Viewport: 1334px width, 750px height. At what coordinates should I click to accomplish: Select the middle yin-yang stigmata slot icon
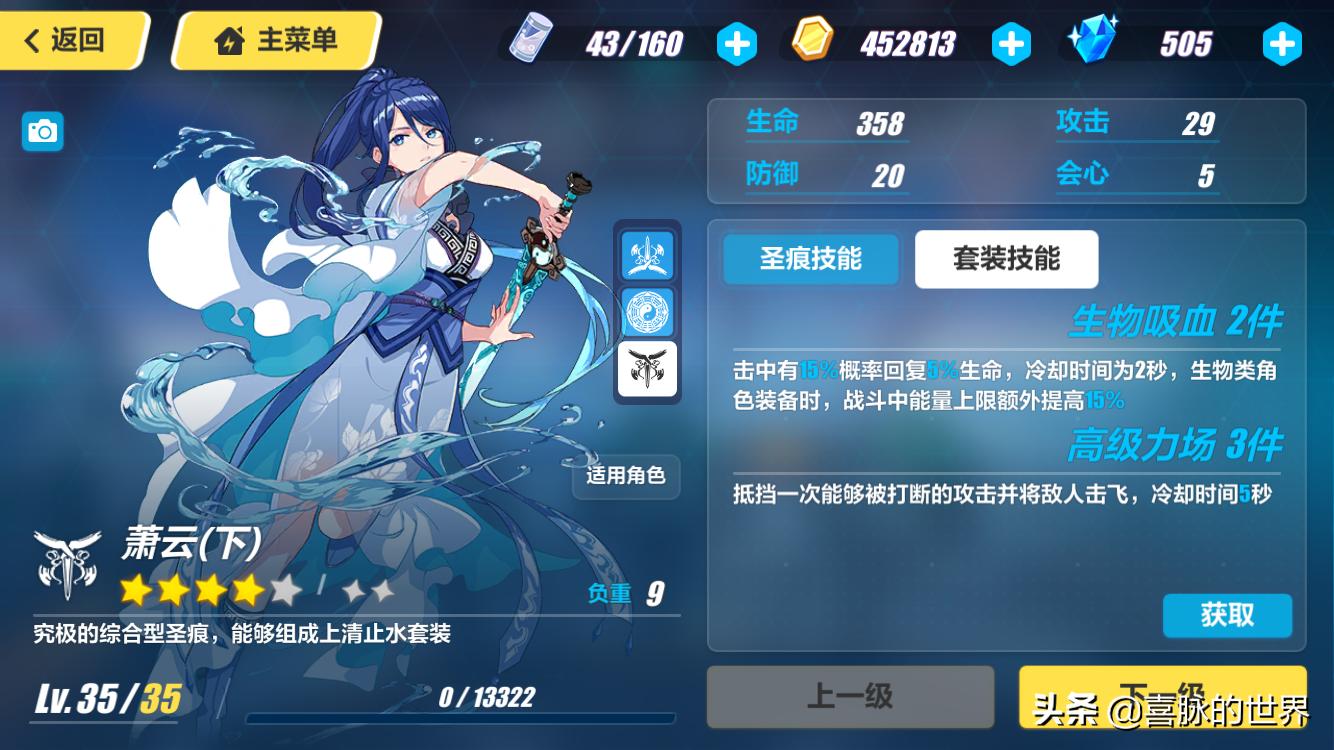pos(646,311)
